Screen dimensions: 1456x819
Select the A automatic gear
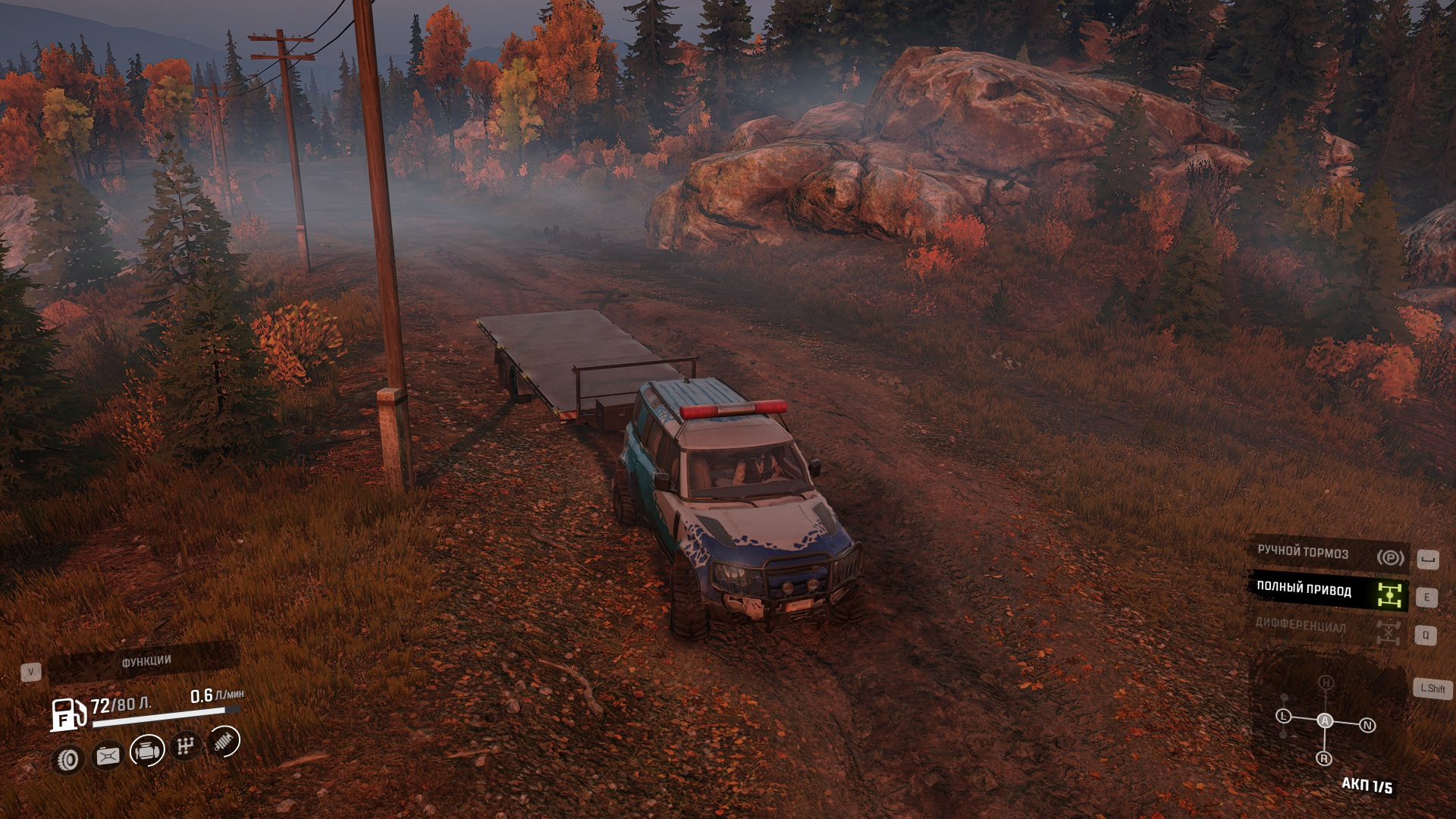(x=1325, y=720)
